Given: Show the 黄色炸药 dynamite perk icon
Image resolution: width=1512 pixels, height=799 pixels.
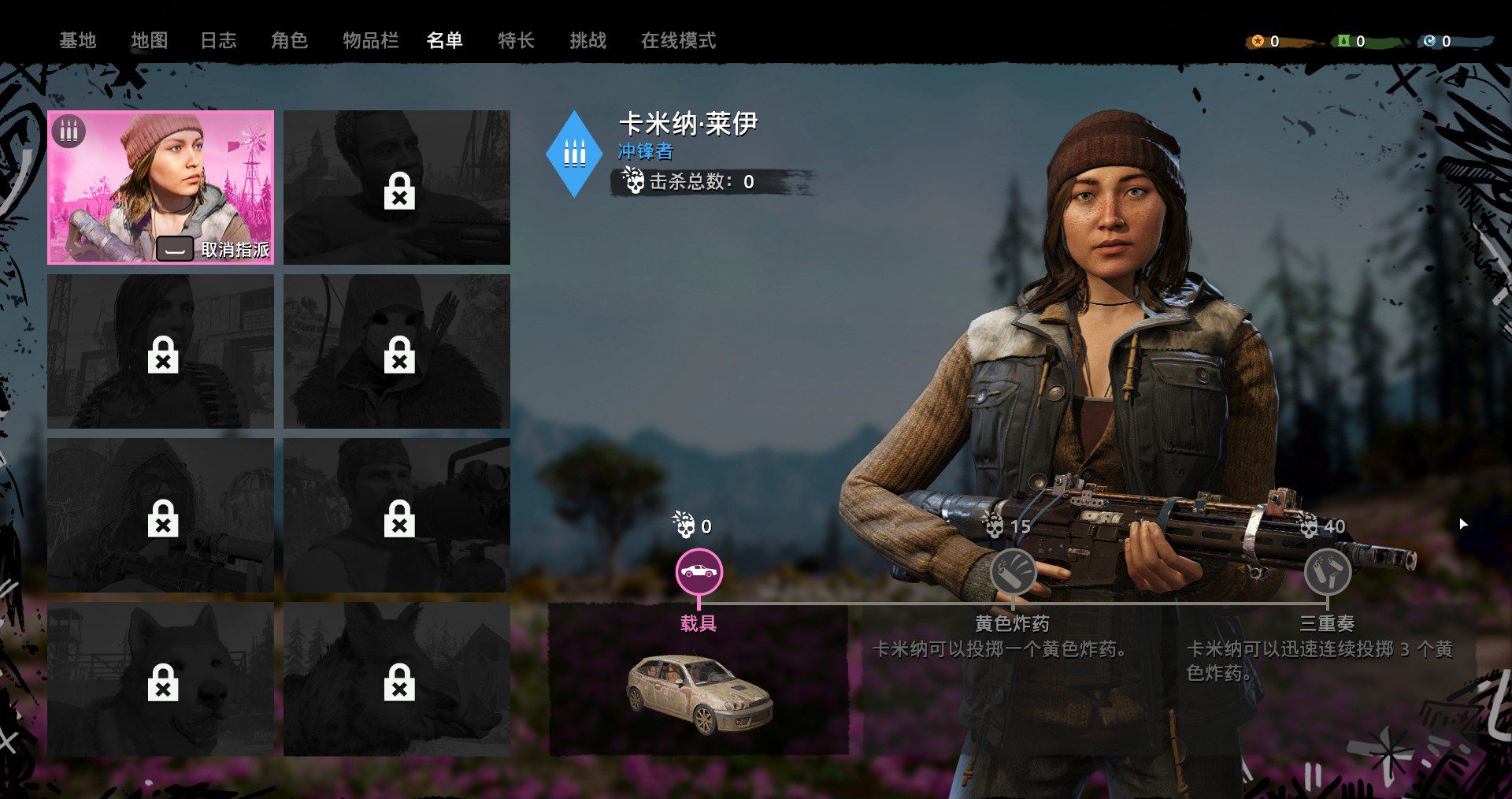Looking at the screenshot, I should click(1013, 572).
